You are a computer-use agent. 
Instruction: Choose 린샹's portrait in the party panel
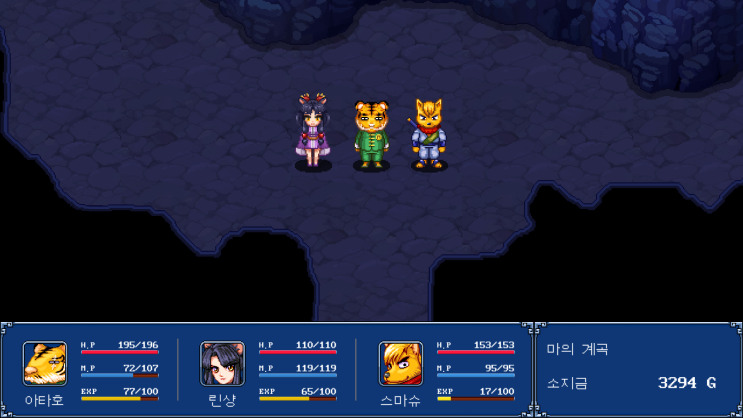222,364
